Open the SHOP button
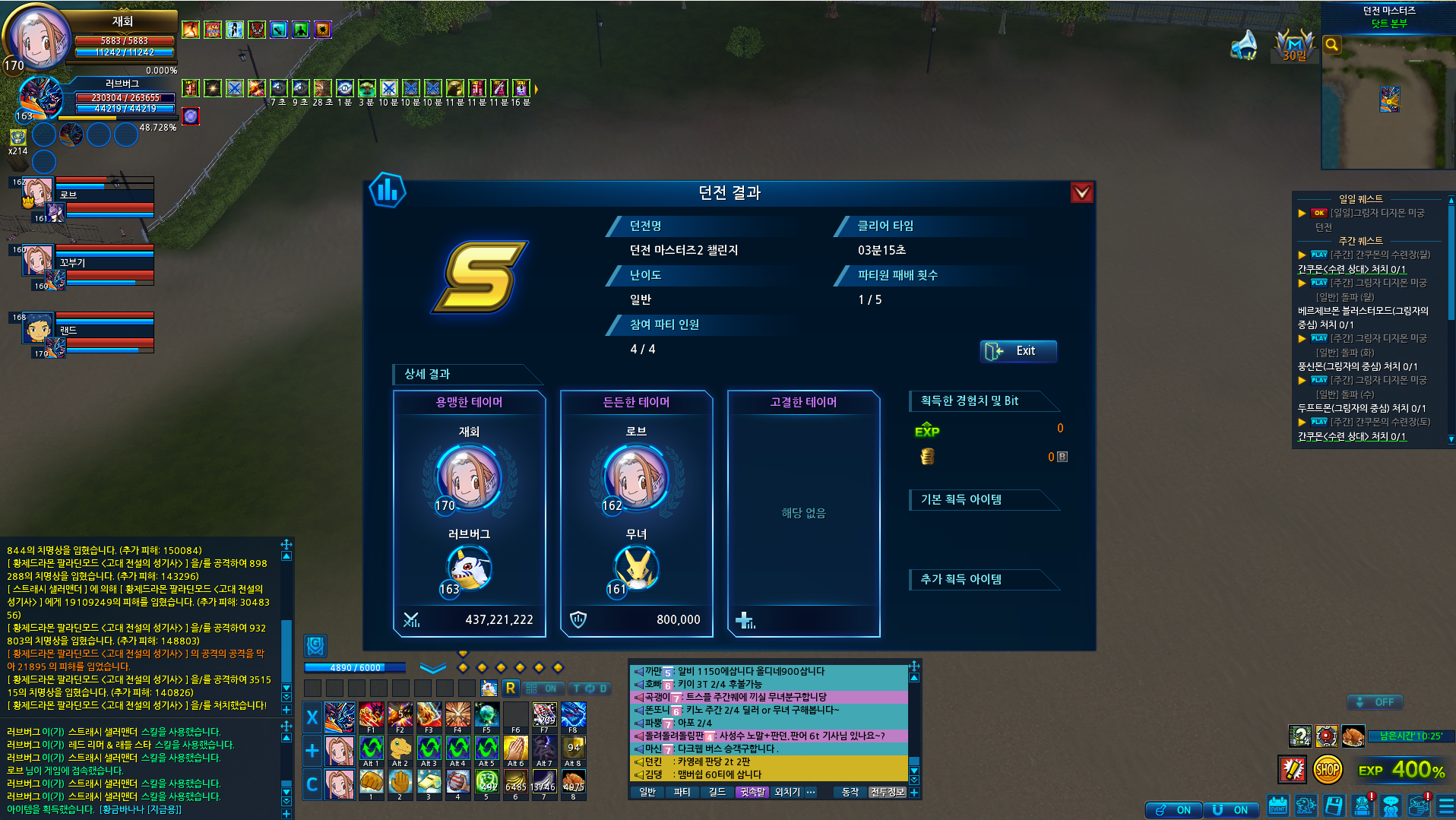The image size is (1456, 820). coord(1327,770)
